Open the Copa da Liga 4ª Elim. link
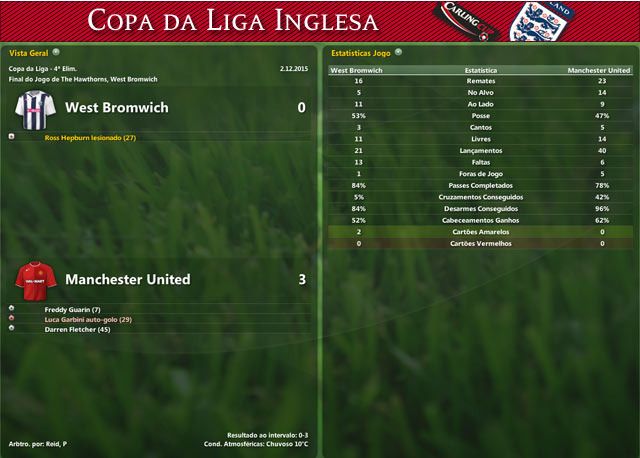Screen dimensions: 640x458 point(42,68)
